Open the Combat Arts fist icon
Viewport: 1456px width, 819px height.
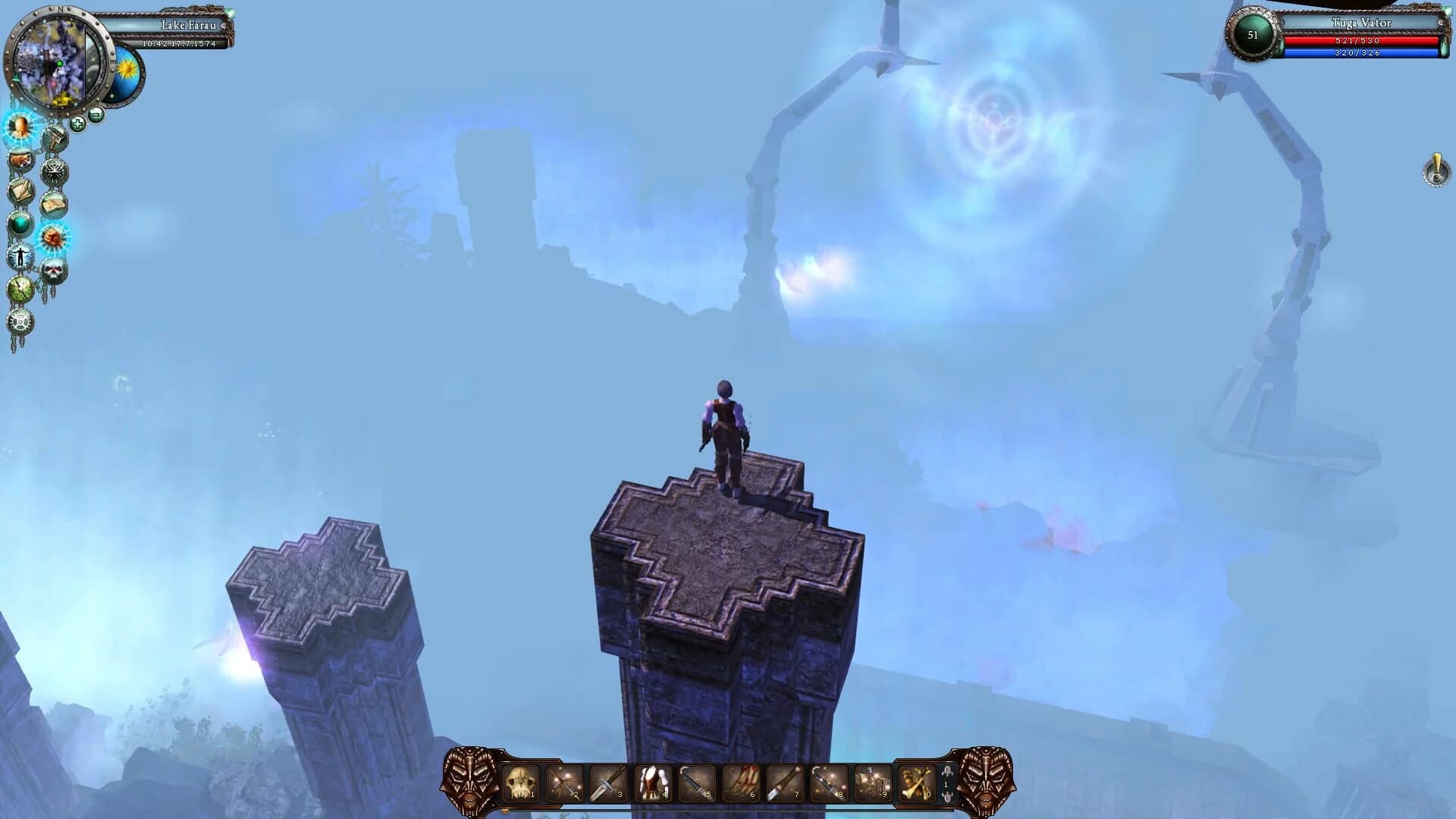53,237
